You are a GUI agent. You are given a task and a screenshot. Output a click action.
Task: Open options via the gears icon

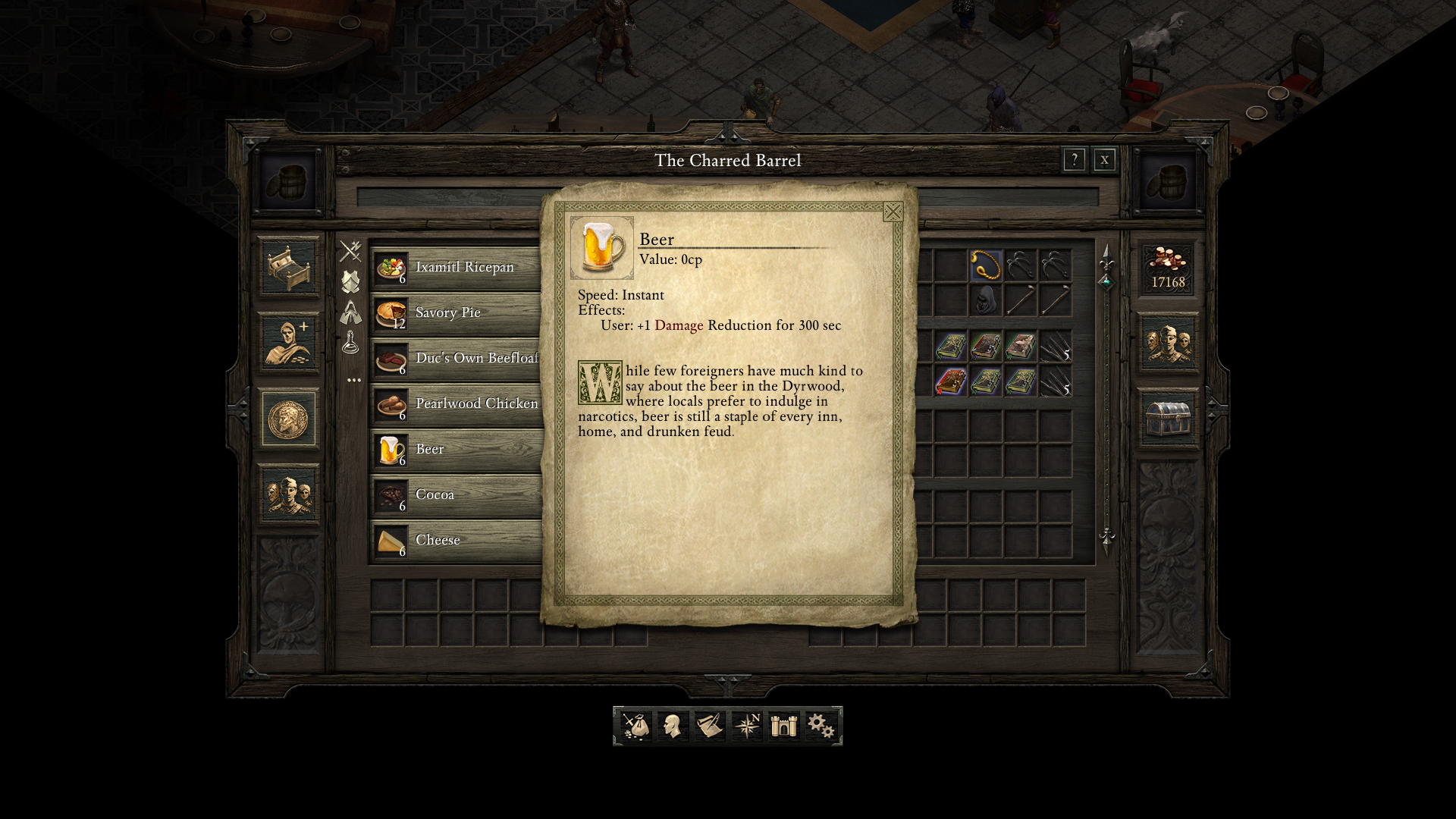click(821, 726)
